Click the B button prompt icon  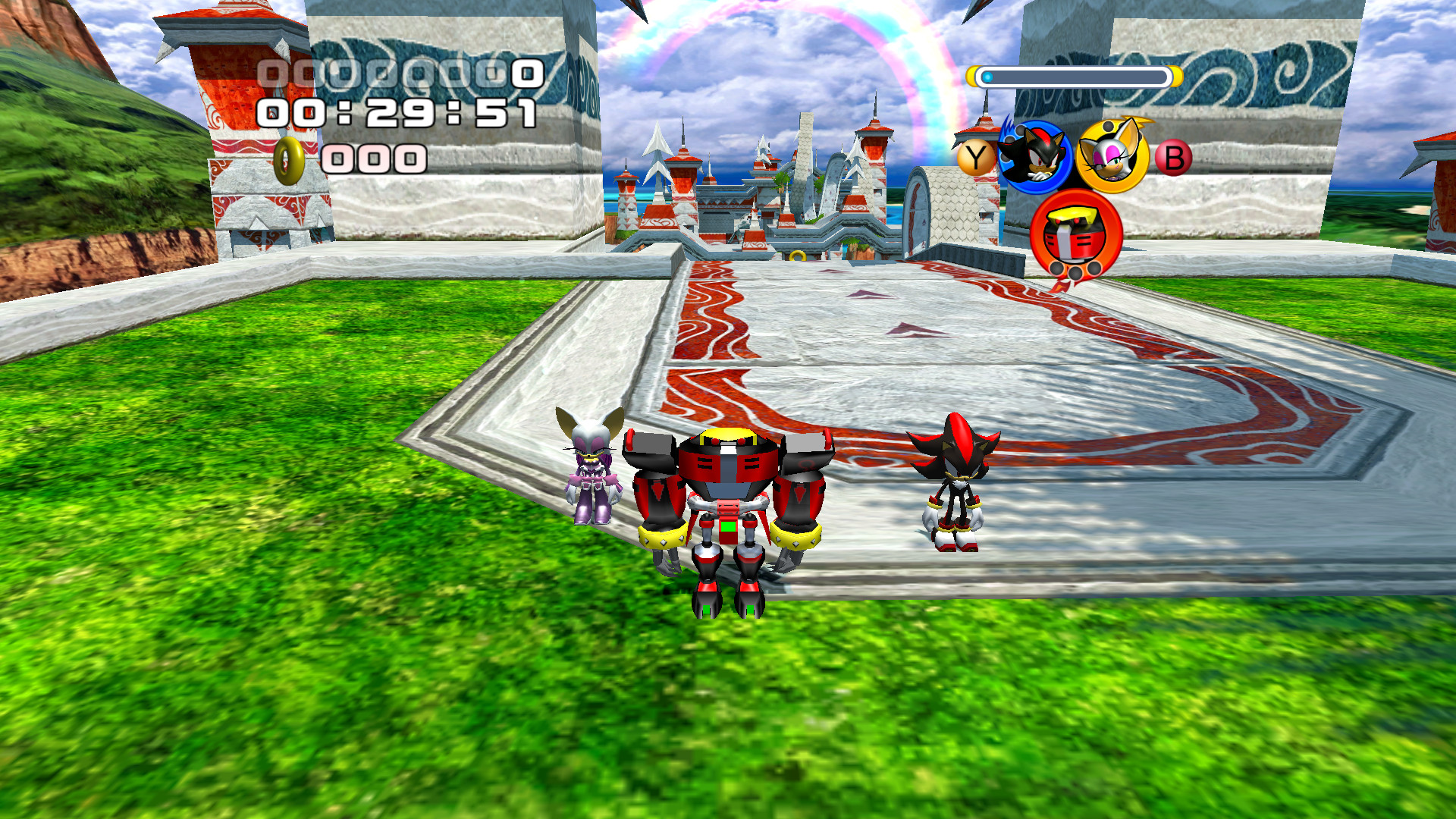point(1175,159)
